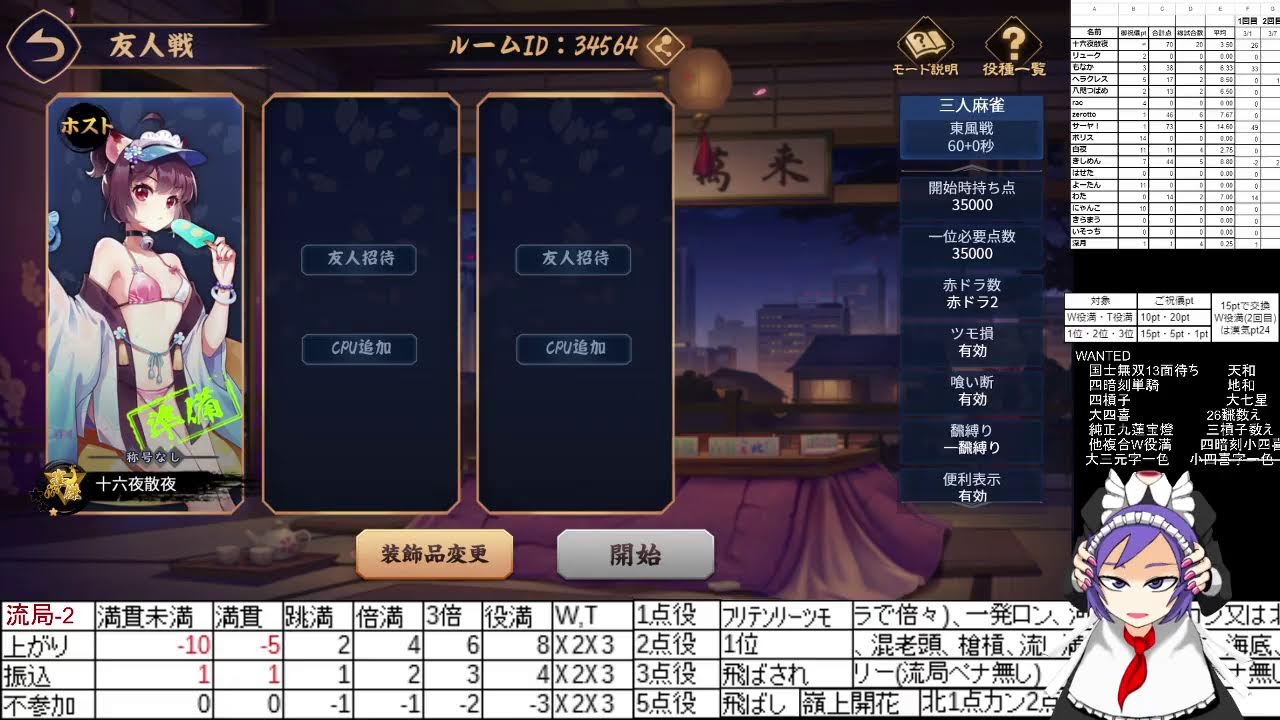Click the 東風戦 game type label
Viewport: 1280px width, 720px height.
[970, 131]
